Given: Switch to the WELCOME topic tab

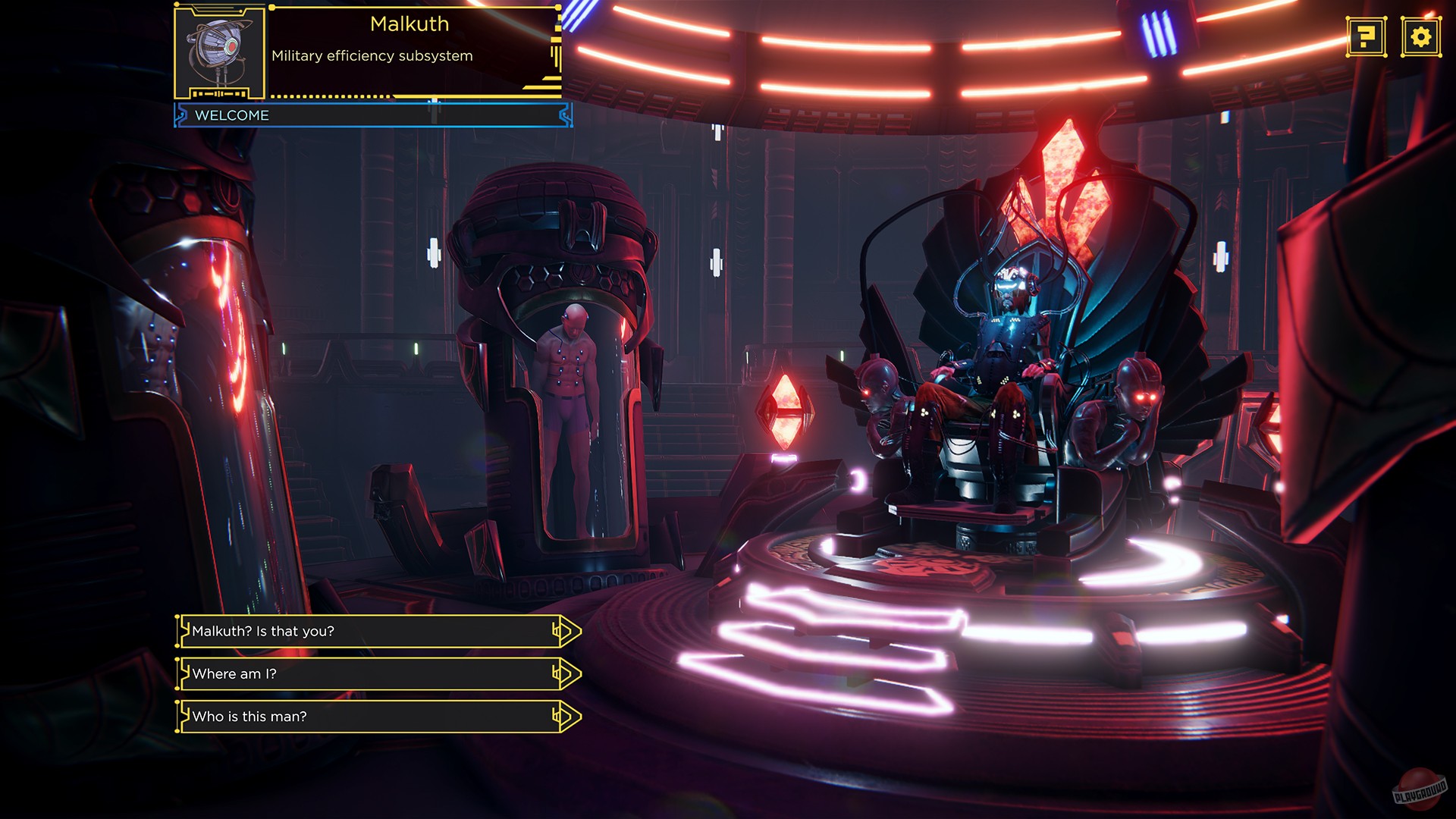Looking at the screenshot, I should (x=231, y=115).
